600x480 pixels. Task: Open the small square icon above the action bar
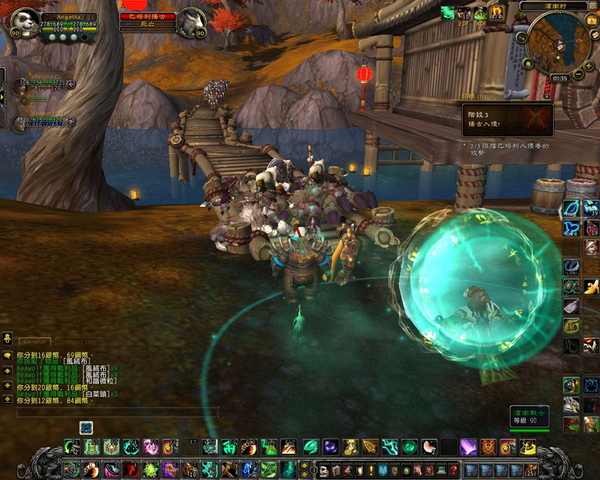[86, 427]
